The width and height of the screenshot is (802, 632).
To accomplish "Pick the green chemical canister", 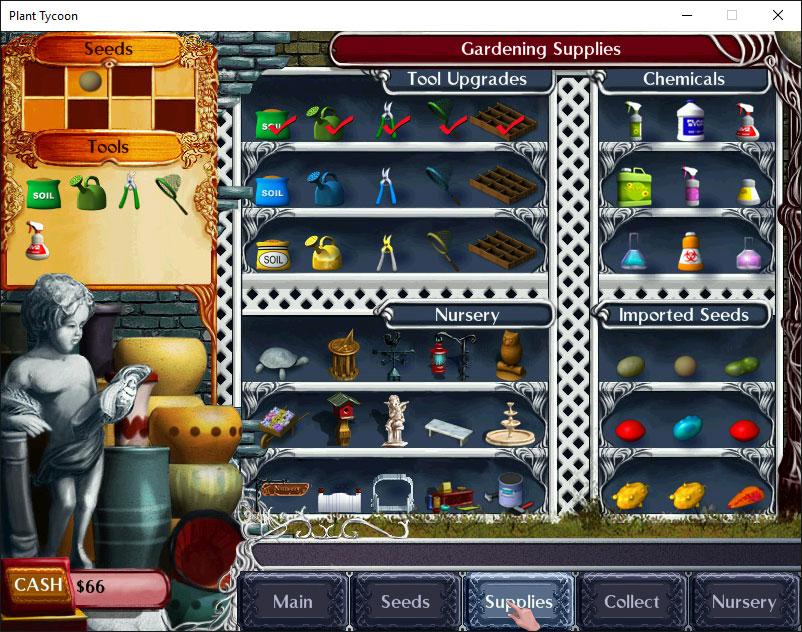I will [x=633, y=186].
